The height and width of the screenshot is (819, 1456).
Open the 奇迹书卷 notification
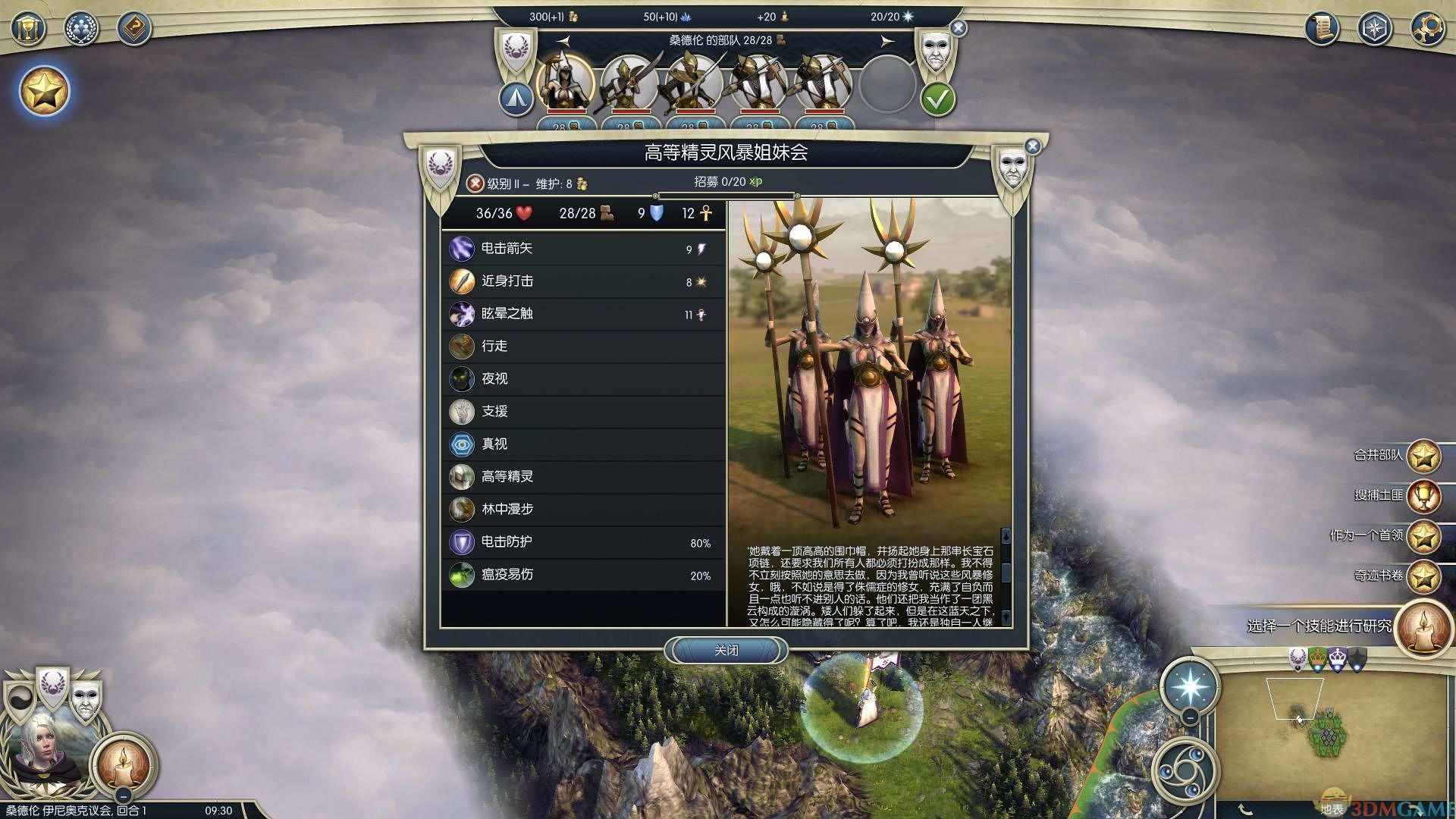coord(1423,576)
